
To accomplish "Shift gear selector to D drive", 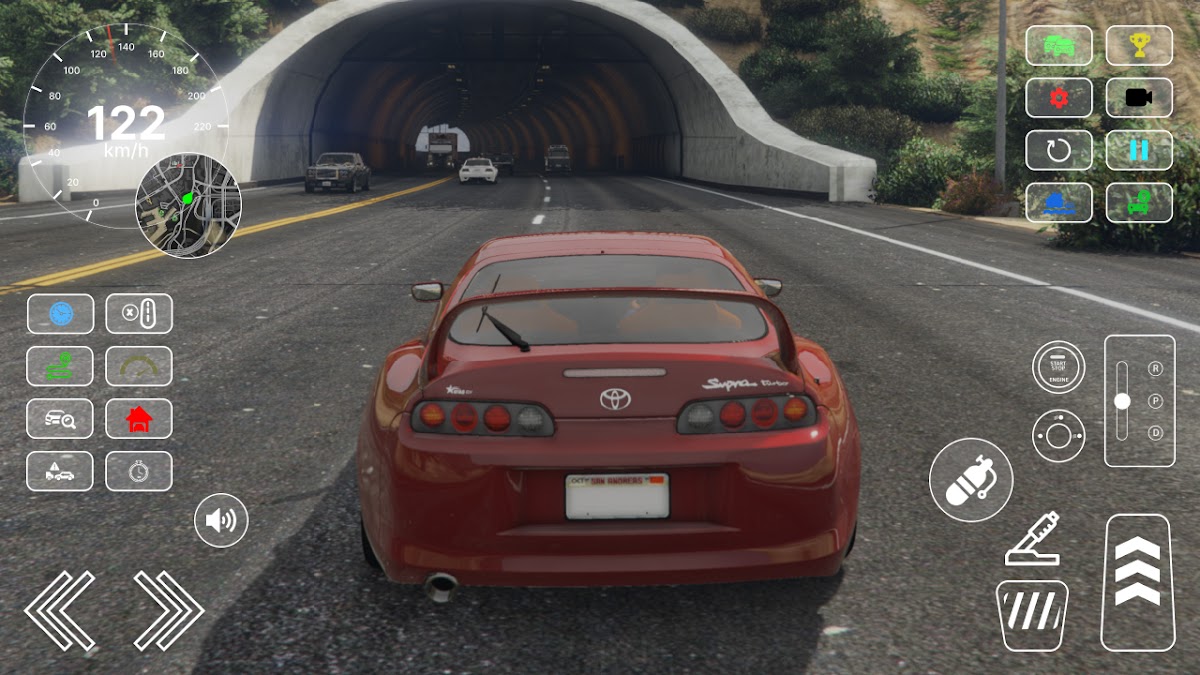I will click(1156, 432).
